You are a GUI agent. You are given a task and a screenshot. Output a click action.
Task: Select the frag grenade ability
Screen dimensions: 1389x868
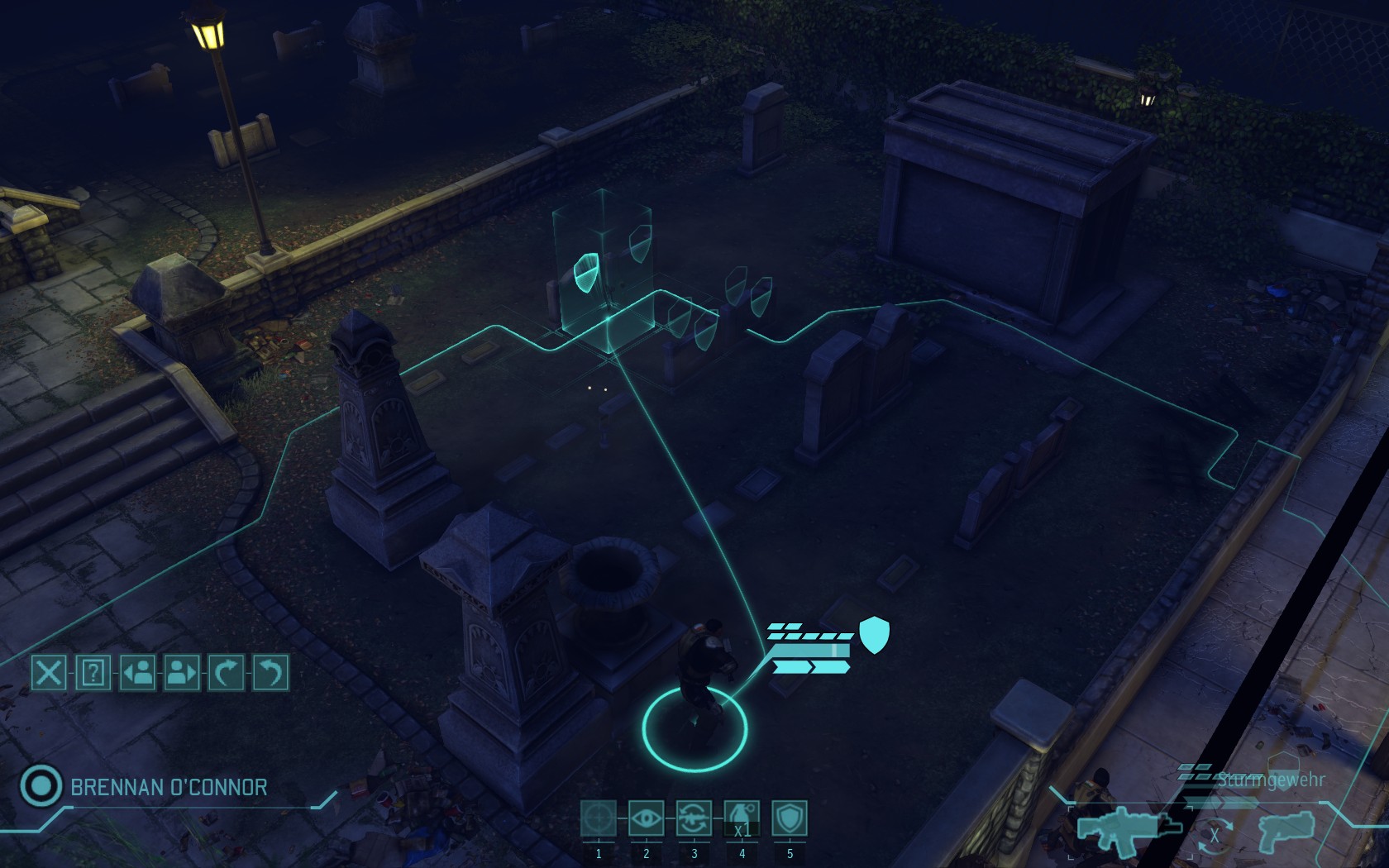click(742, 818)
